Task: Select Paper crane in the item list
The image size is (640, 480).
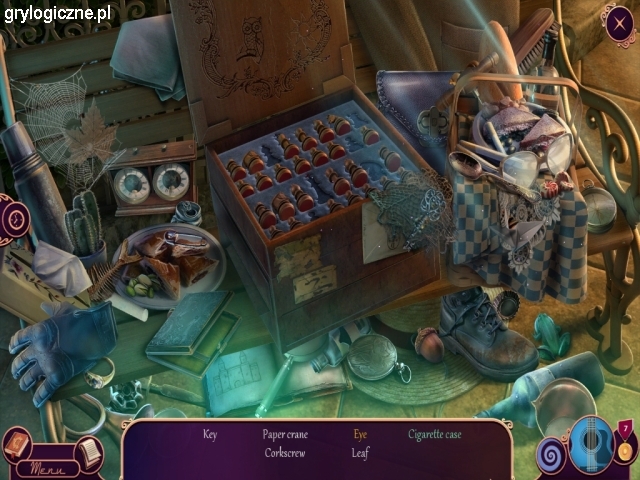Action: 287,435
